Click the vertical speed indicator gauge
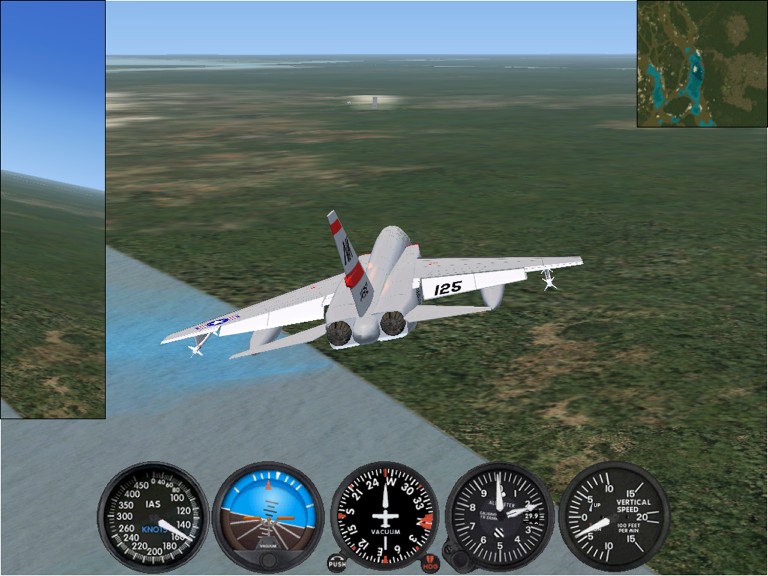 click(x=614, y=516)
